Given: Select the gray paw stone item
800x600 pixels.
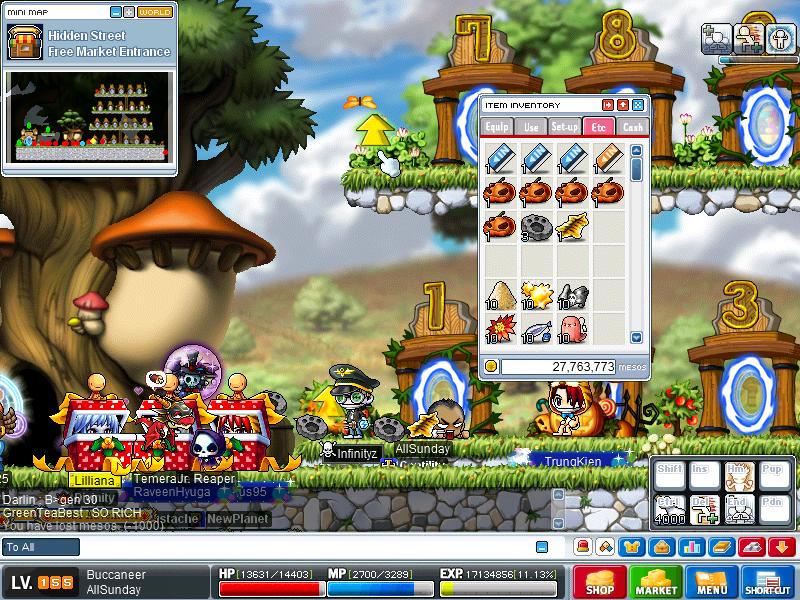Looking at the screenshot, I should tap(537, 228).
